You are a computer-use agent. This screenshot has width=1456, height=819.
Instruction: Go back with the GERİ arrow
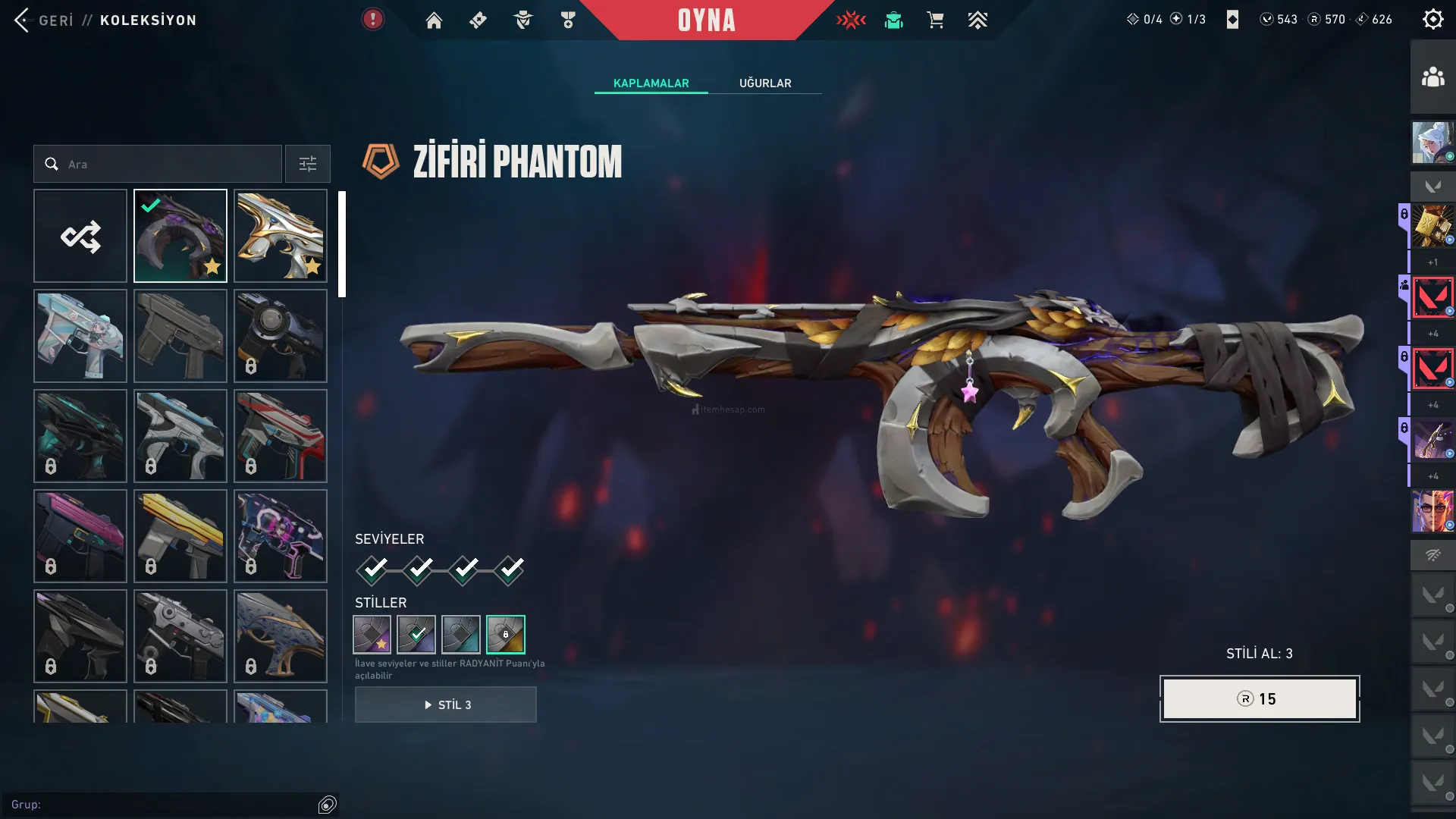23,20
